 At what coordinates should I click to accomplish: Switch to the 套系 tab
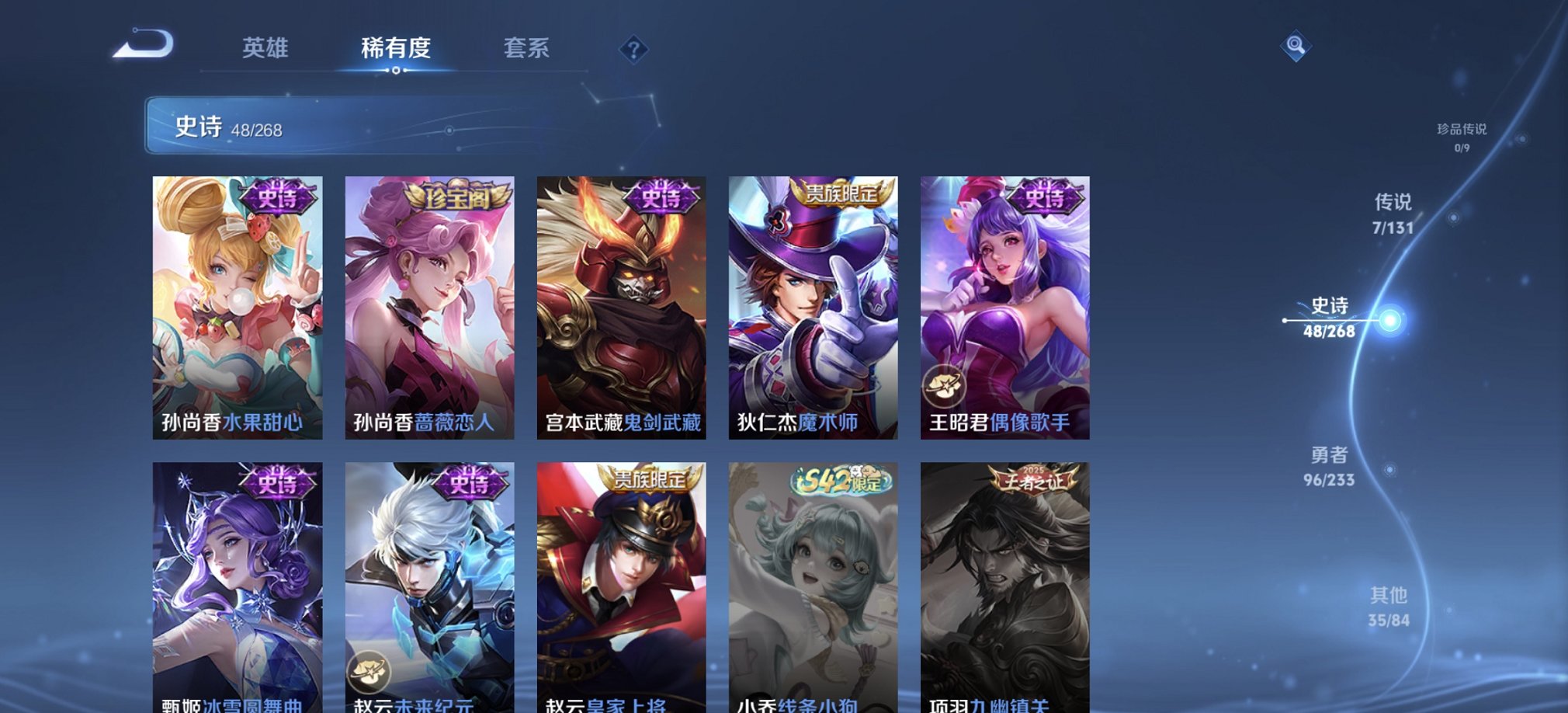pyautogui.click(x=527, y=48)
